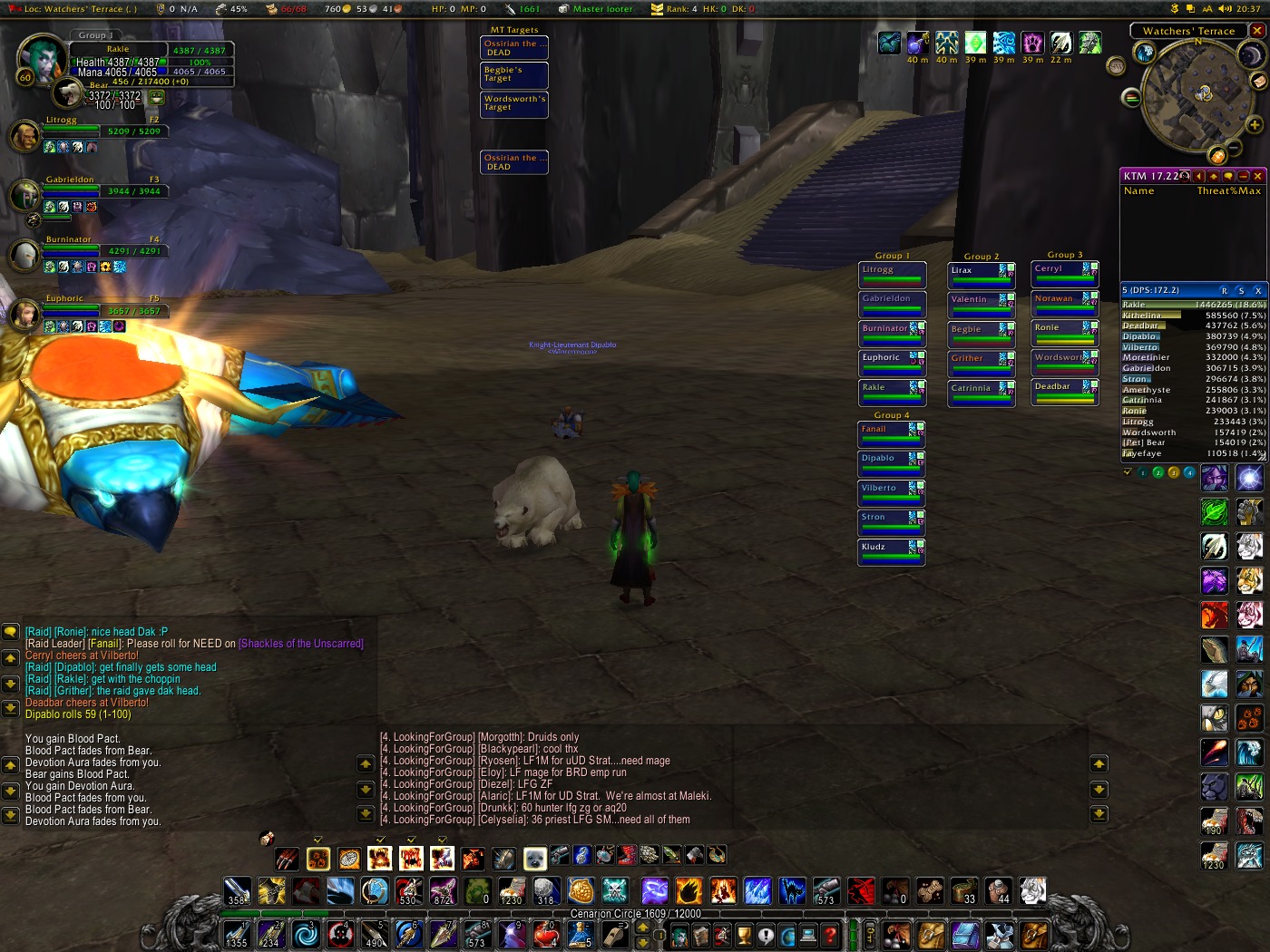The width and height of the screenshot is (1270, 952).
Task: Target Norawan in raid Group 3
Action: pos(1065,304)
